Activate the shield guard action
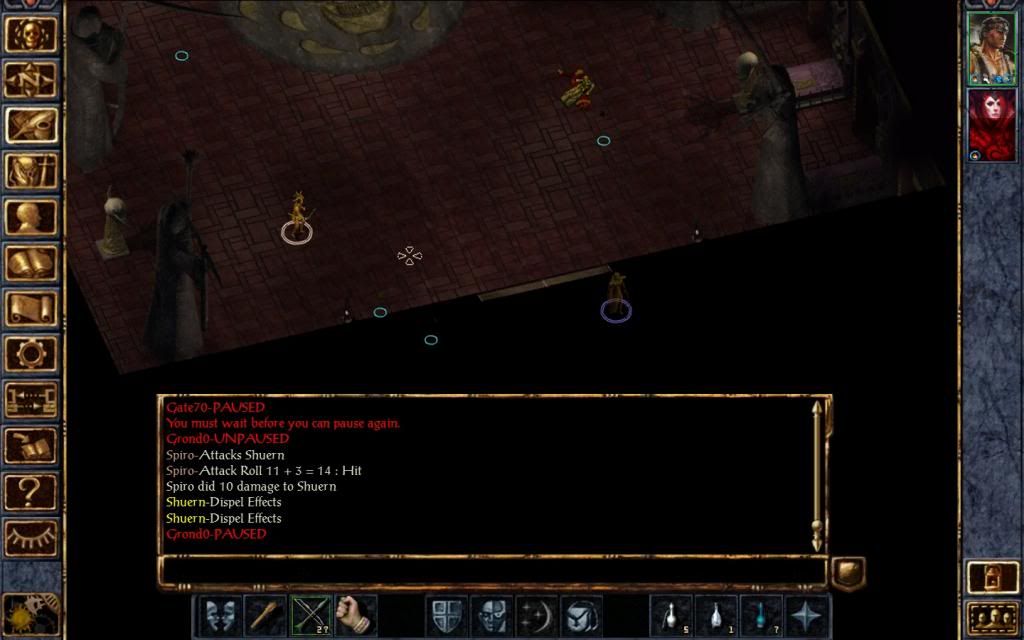 point(446,615)
